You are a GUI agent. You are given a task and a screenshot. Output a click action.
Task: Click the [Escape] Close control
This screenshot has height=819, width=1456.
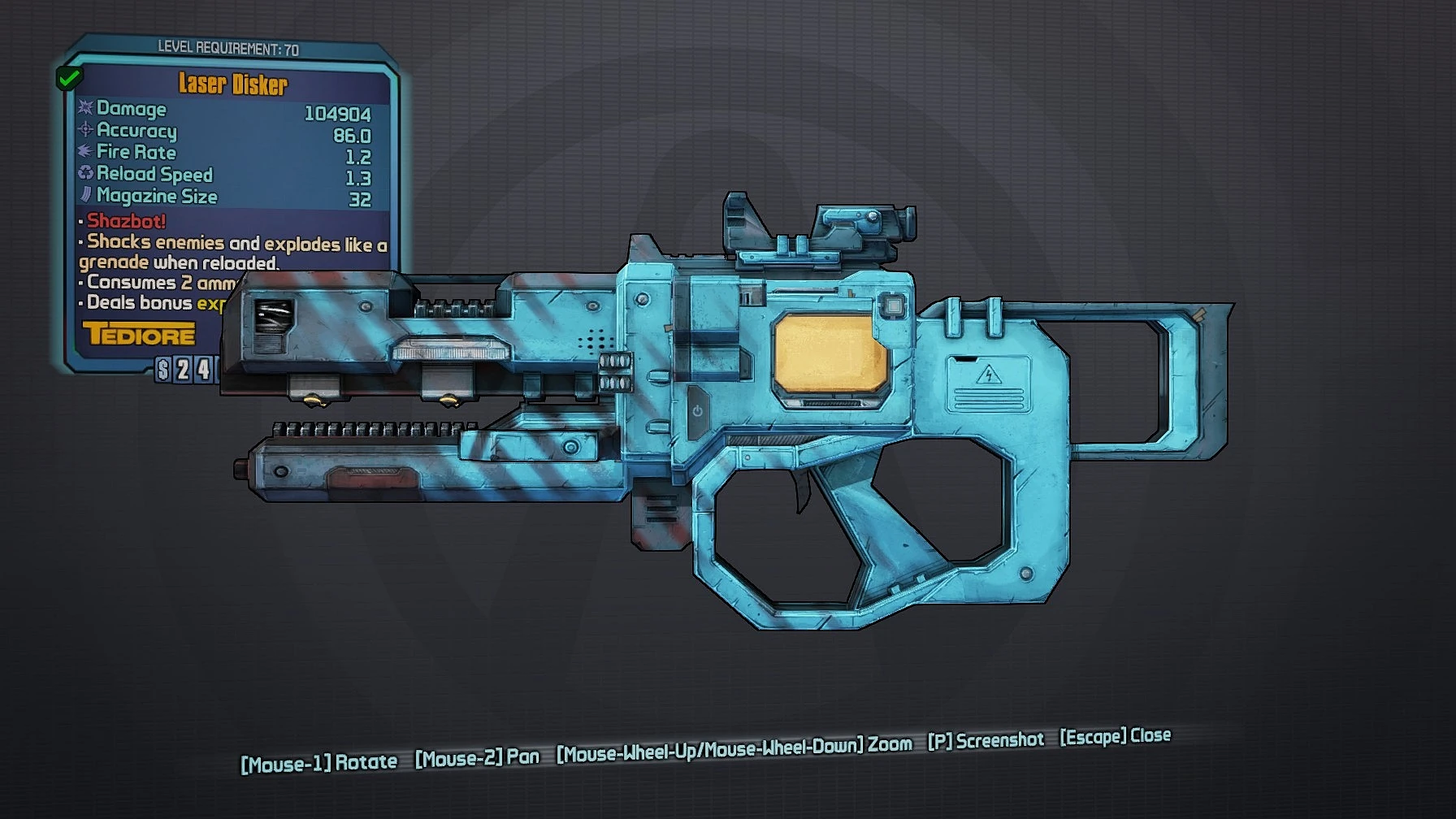1114,736
